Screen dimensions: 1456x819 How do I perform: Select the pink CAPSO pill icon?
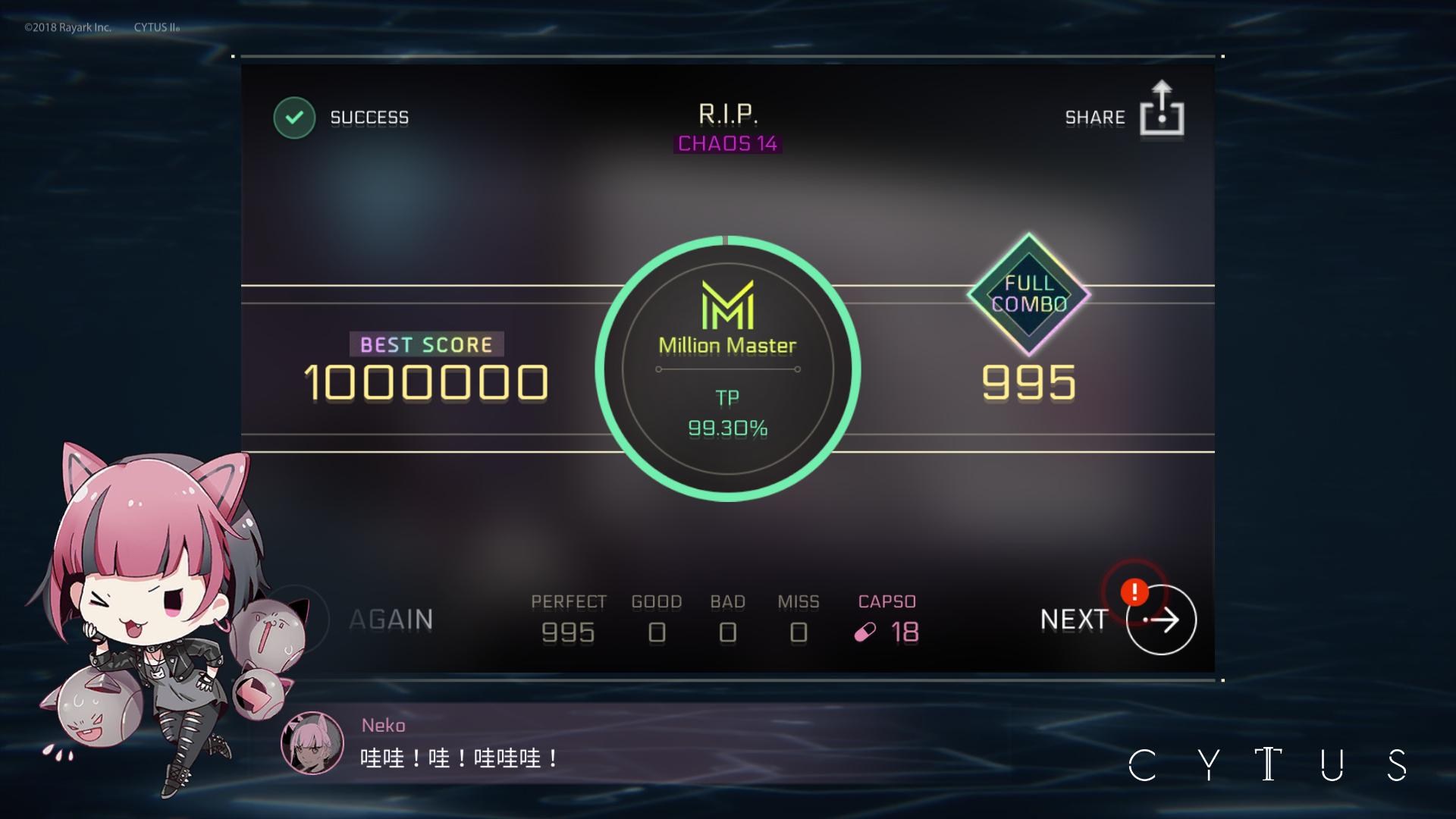click(864, 632)
